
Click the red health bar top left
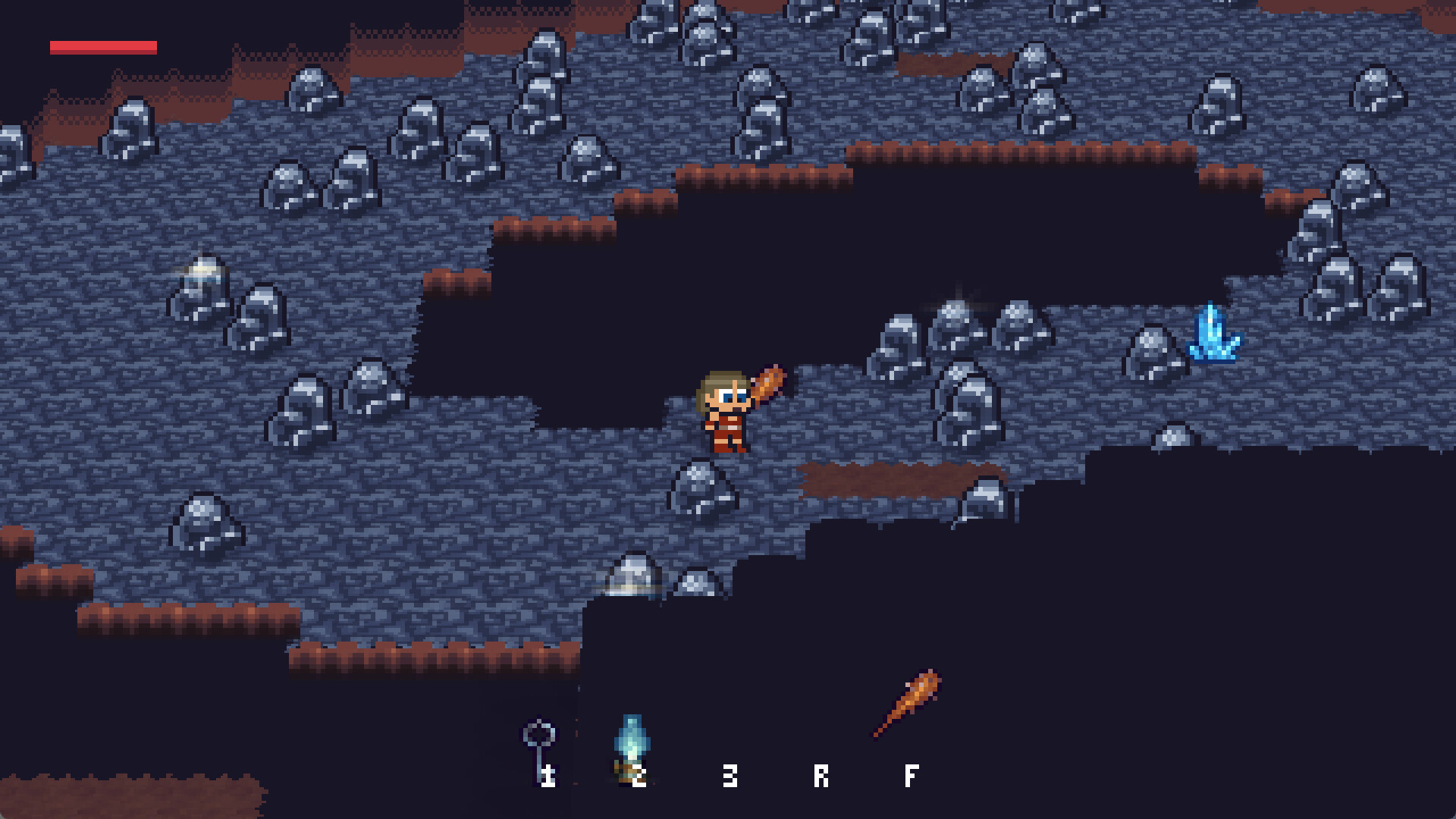103,46
